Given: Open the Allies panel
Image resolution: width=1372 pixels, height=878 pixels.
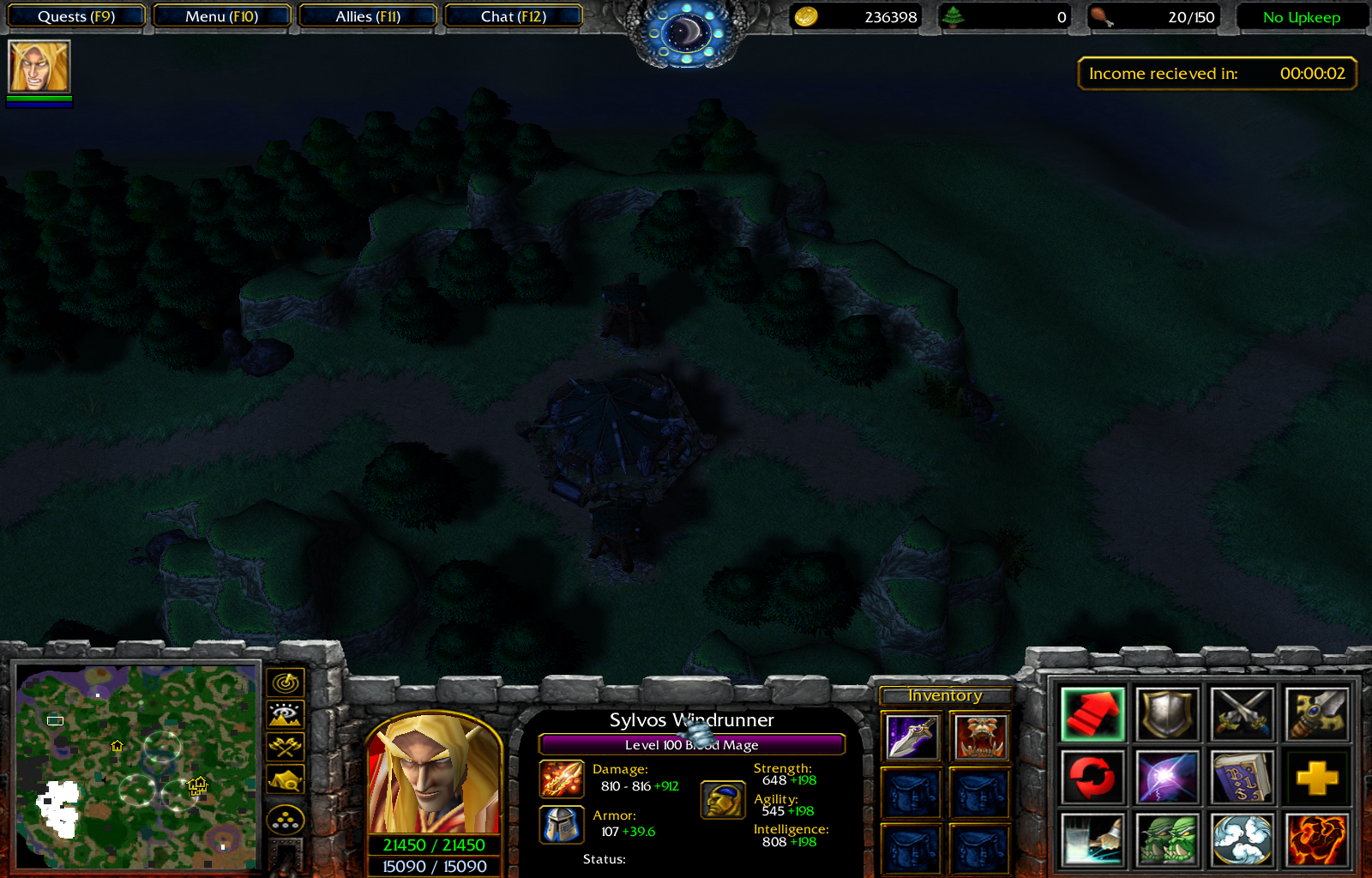Looking at the screenshot, I should click(367, 15).
